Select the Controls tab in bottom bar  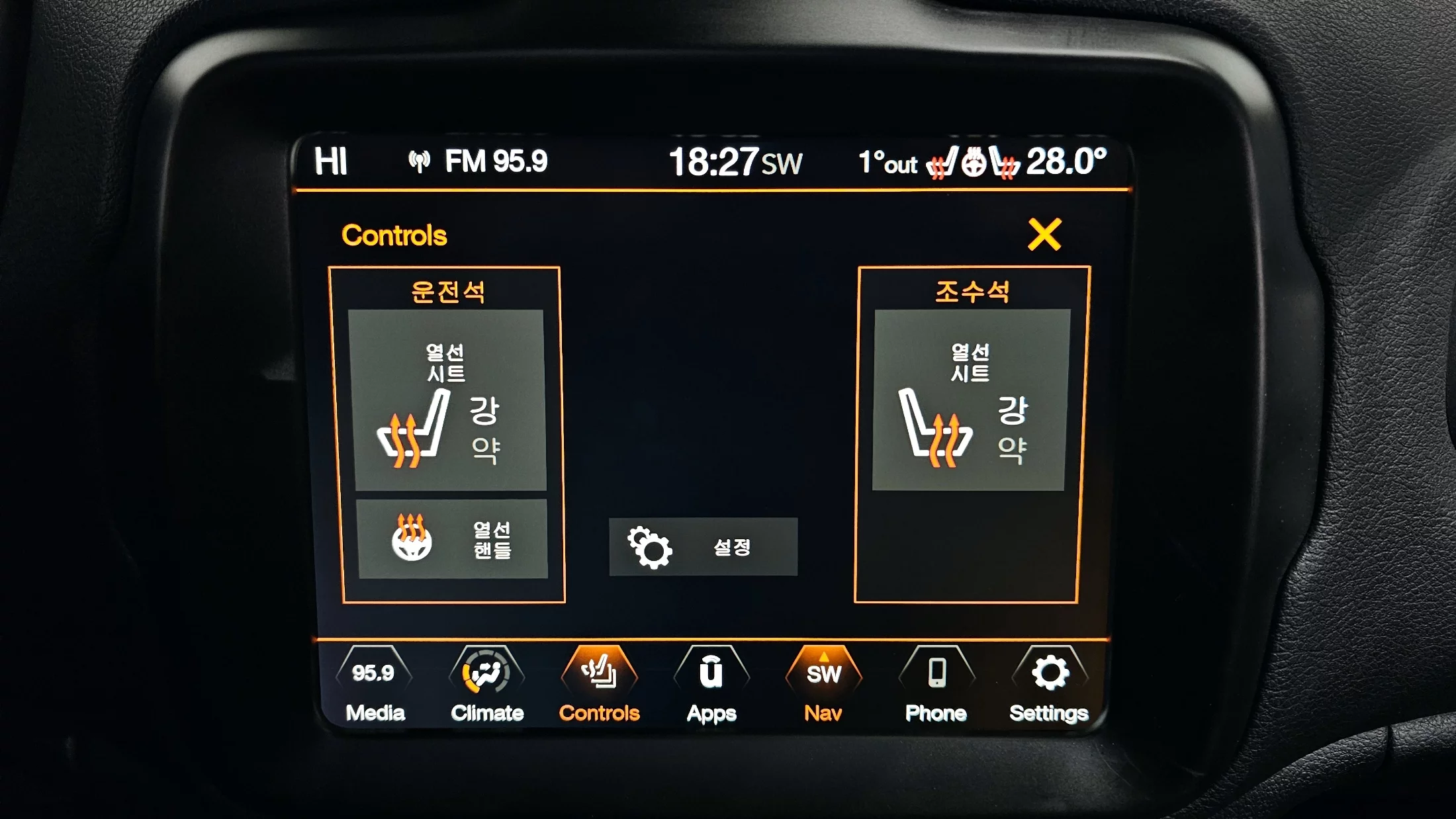599,686
